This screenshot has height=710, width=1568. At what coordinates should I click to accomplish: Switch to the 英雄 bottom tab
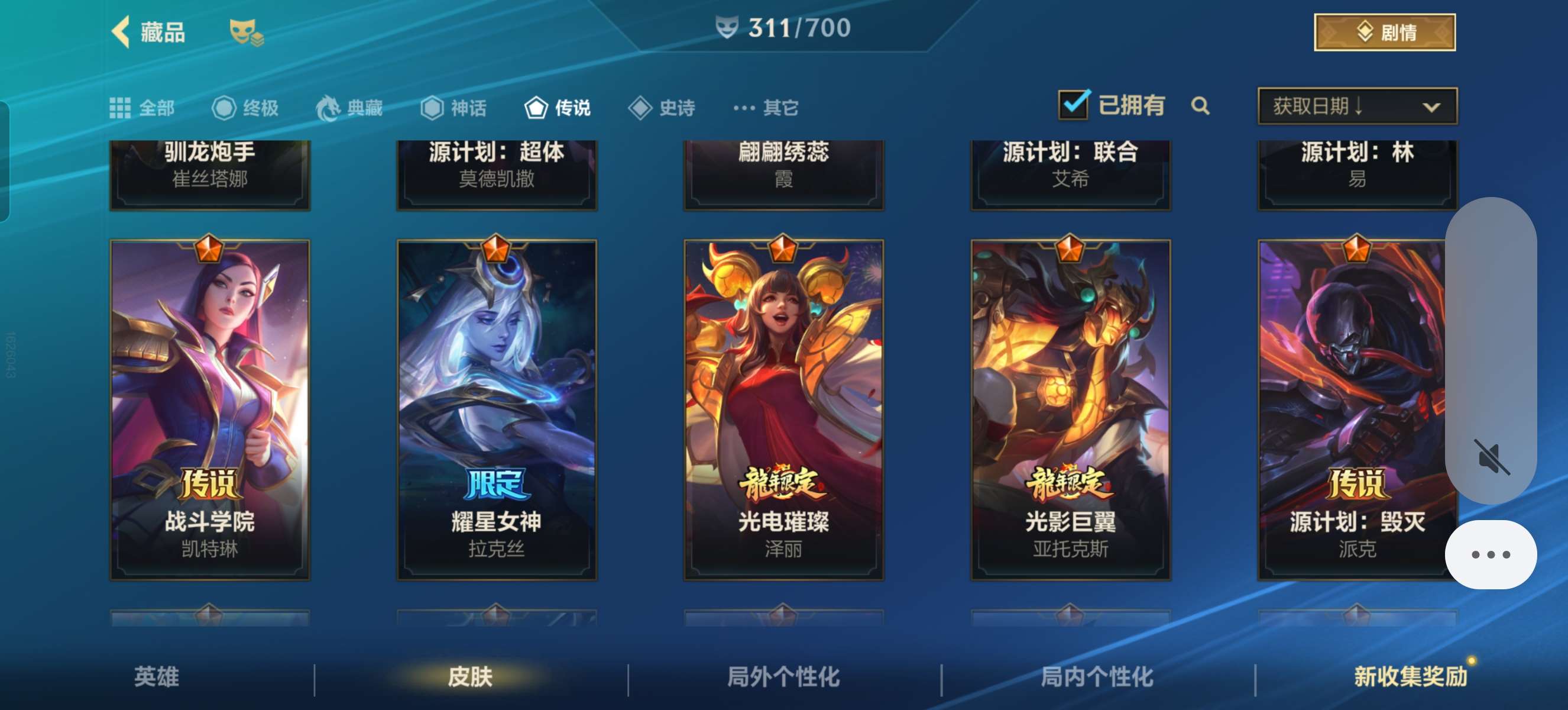pyautogui.click(x=157, y=676)
